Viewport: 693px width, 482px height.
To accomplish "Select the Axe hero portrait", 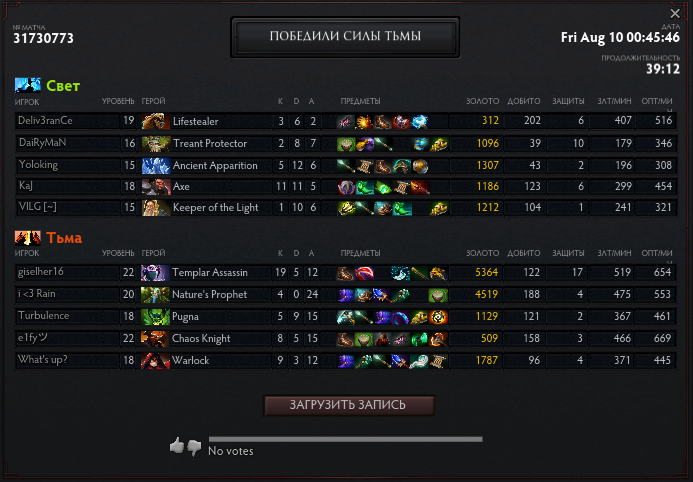I will point(155,186).
